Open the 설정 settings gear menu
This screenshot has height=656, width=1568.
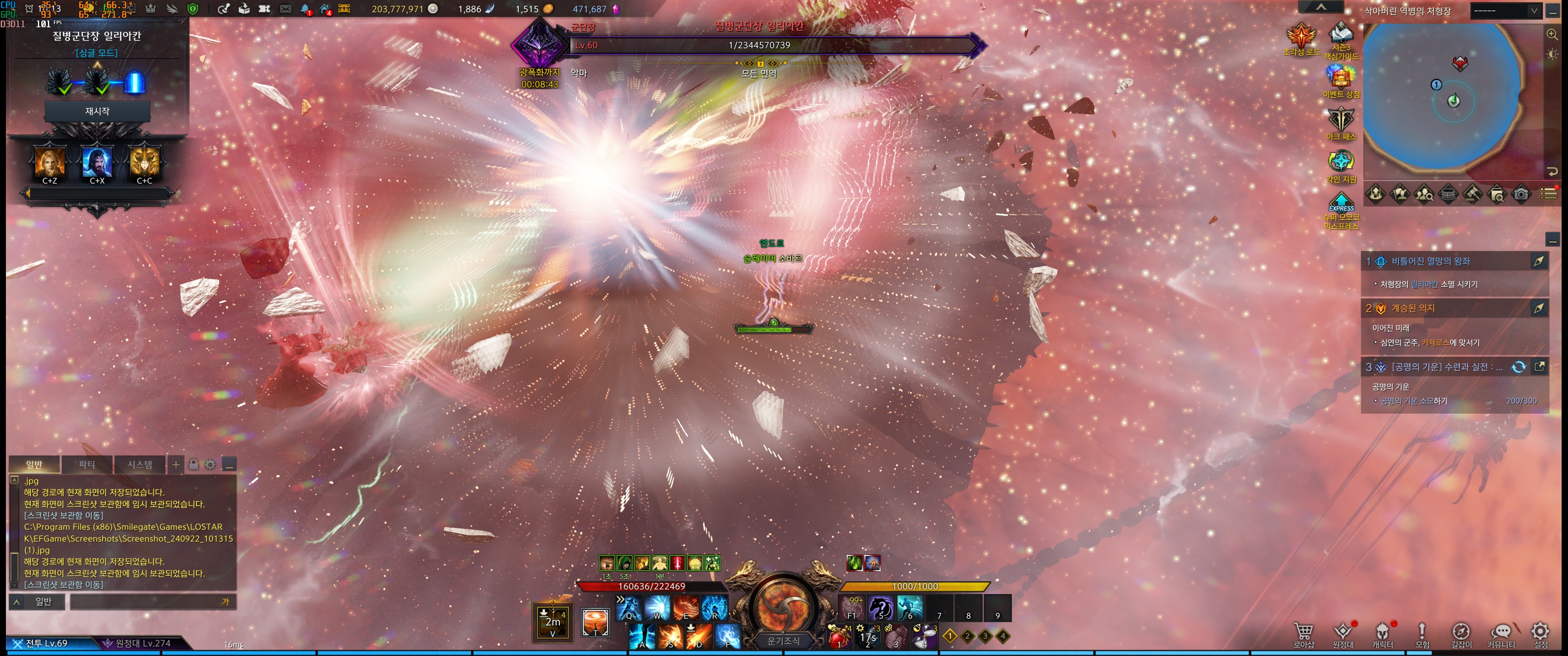pos(1540,634)
